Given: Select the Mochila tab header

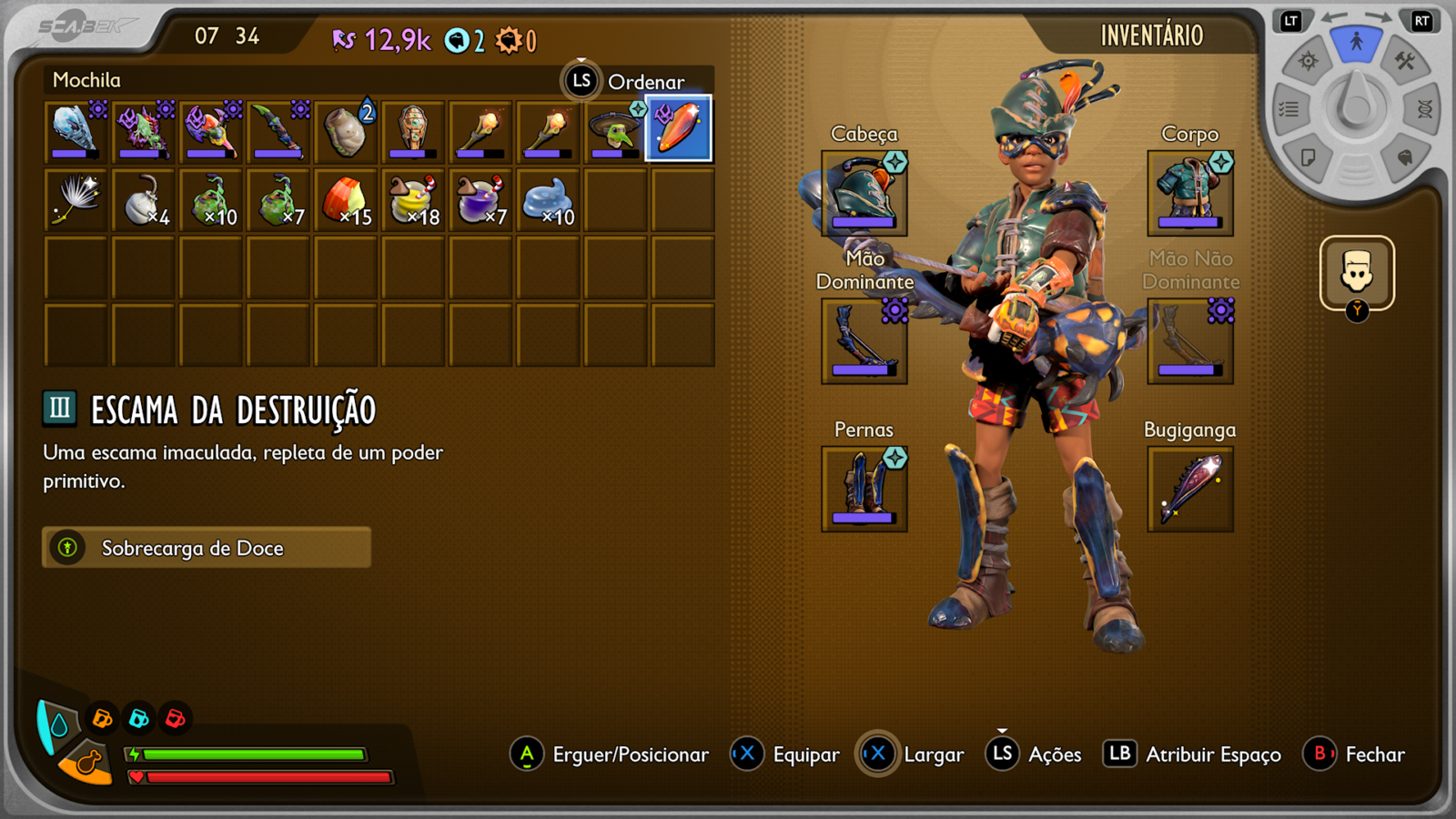Looking at the screenshot, I should [x=88, y=80].
